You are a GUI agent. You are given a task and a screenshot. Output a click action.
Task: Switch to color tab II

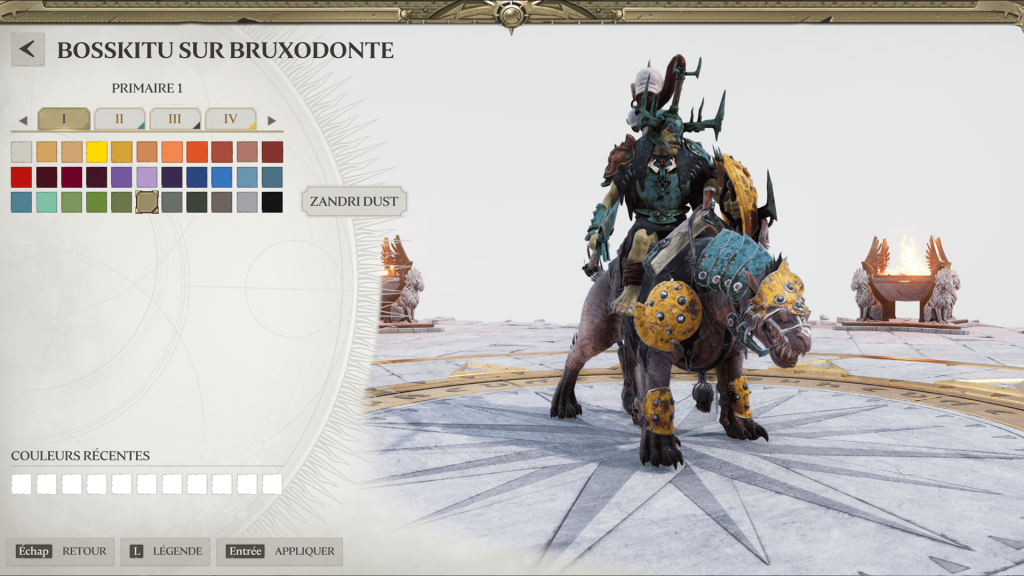[x=119, y=119]
